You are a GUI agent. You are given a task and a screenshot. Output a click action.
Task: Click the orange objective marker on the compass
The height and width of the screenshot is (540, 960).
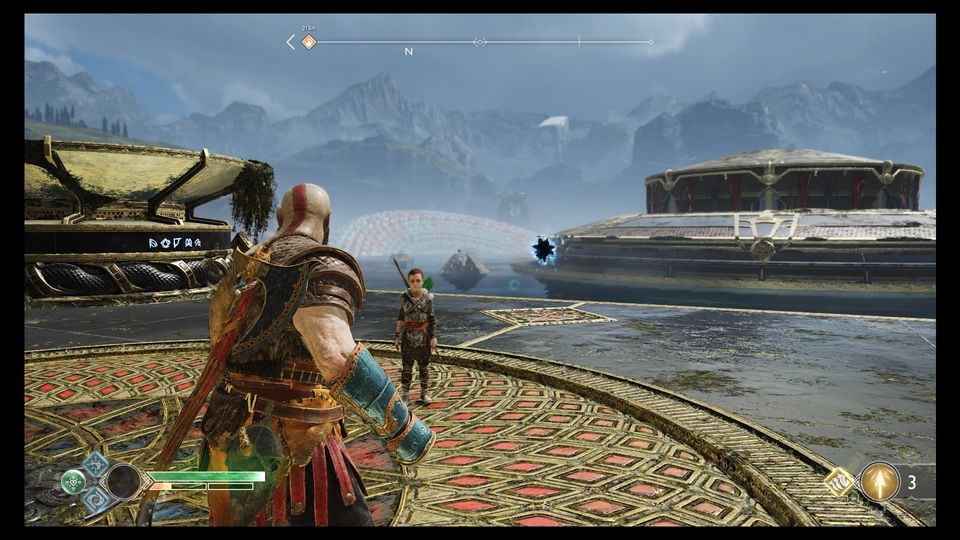(308, 42)
